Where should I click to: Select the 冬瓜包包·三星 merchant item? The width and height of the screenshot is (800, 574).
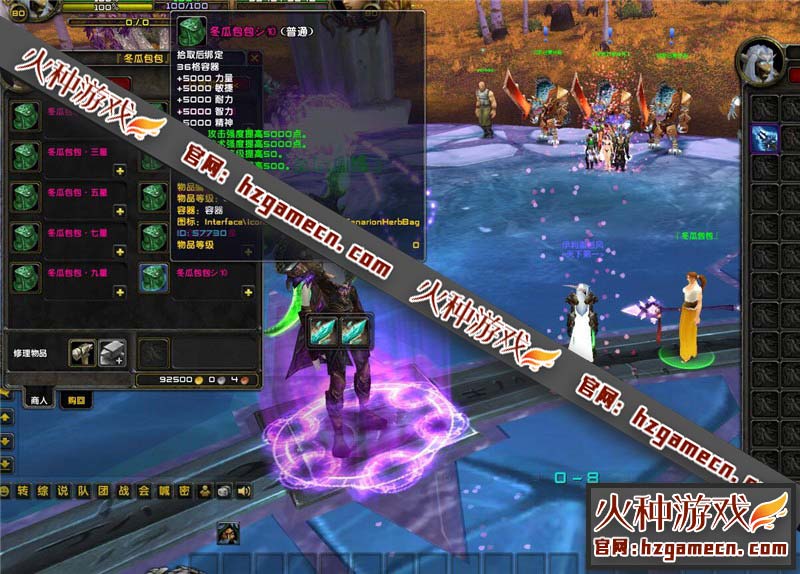point(26,155)
